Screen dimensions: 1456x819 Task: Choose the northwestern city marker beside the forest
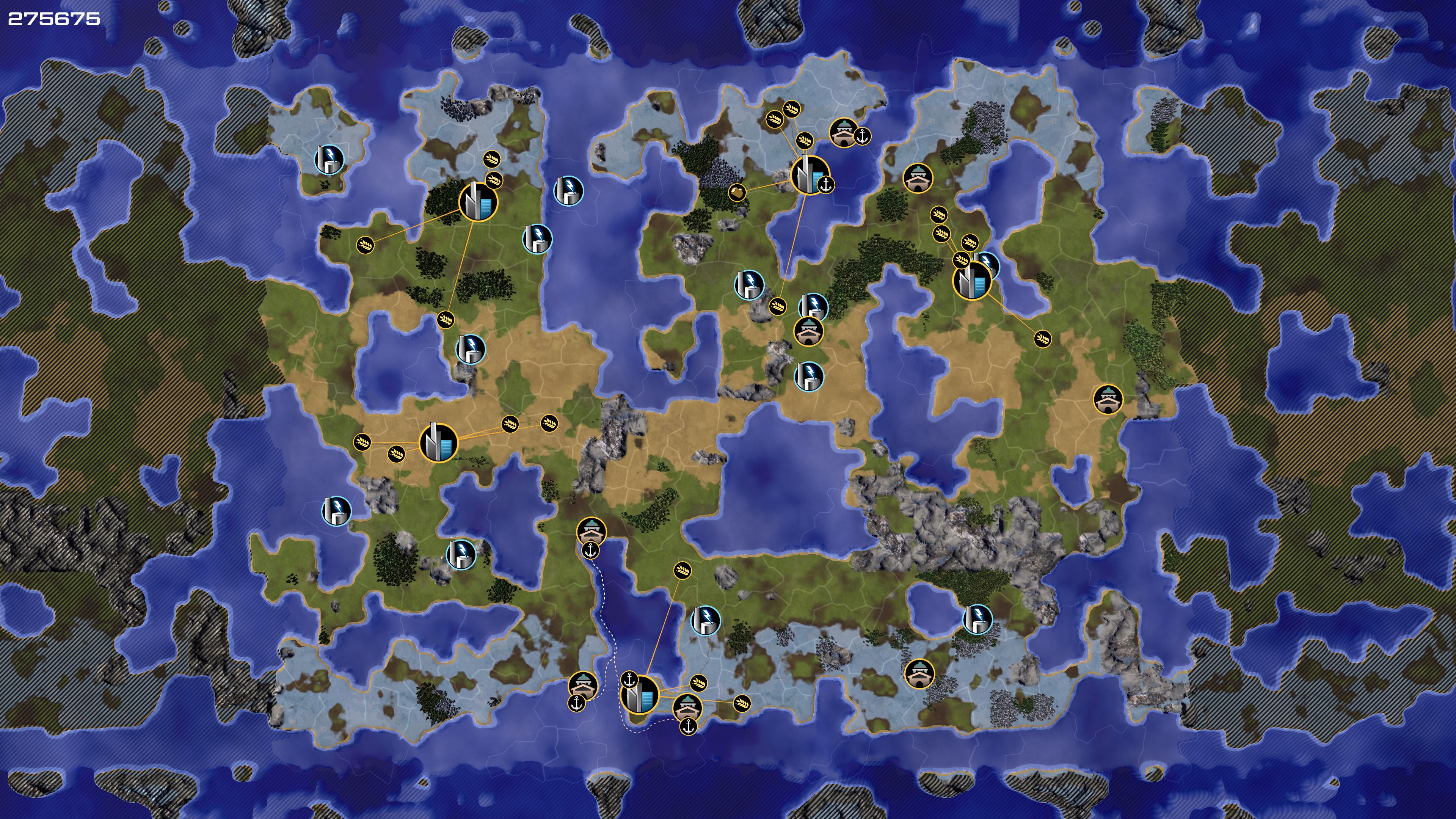(478, 201)
